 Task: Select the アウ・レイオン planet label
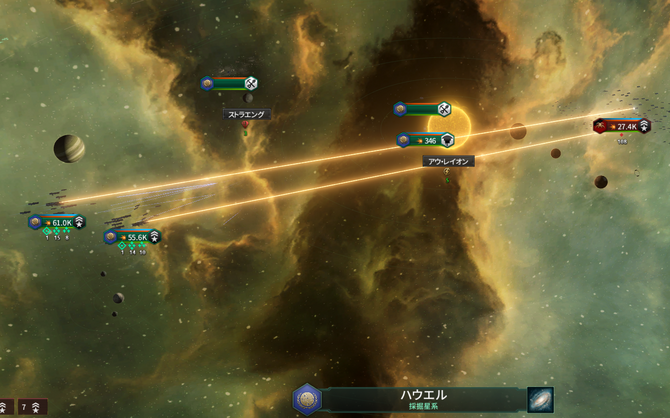click(x=448, y=161)
